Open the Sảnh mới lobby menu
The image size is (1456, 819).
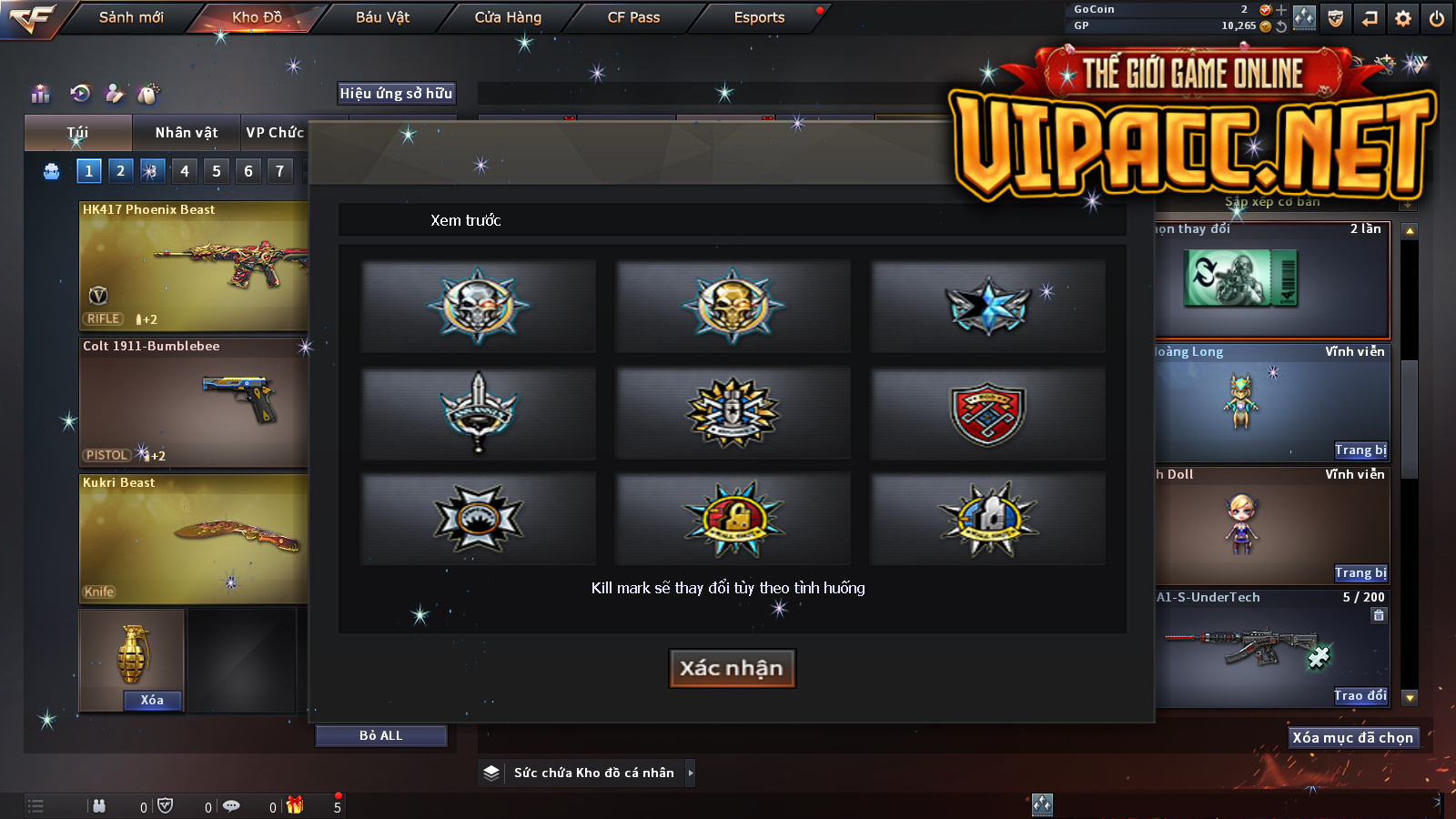coord(131,17)
